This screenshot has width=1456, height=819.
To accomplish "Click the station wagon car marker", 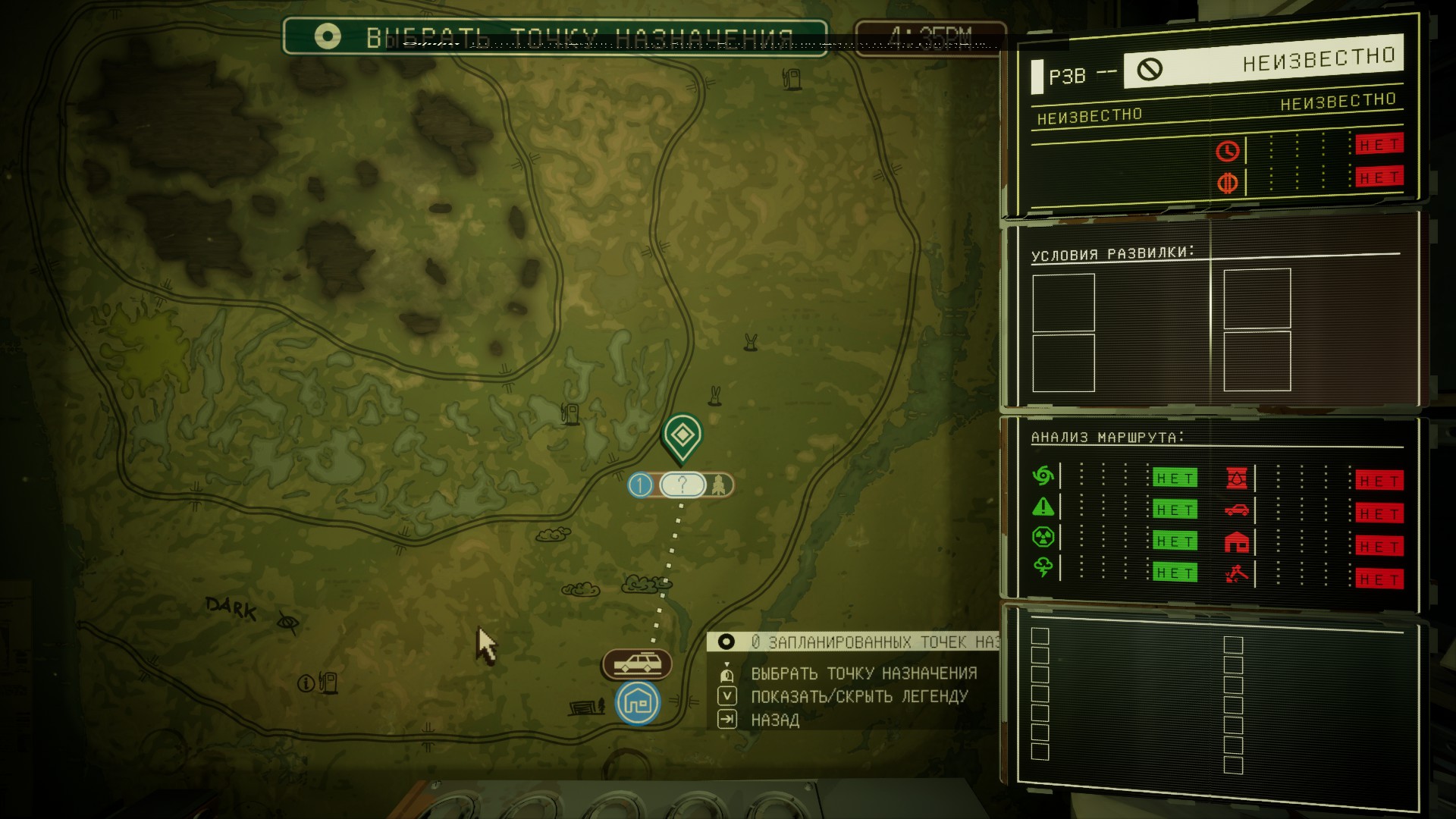I will point(637,664).
